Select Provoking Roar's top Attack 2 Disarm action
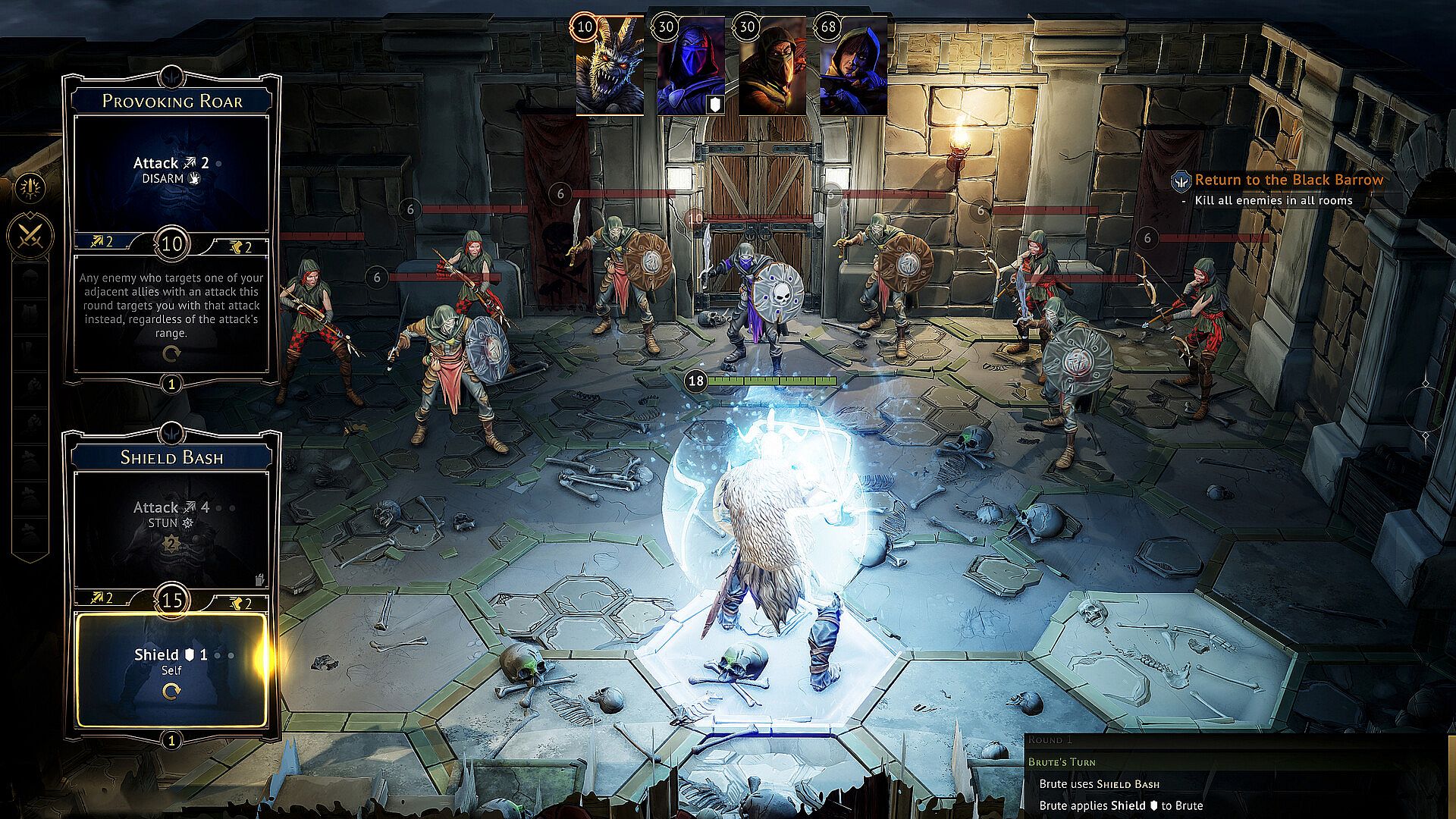This screenshot has width=1456, height=819. point(171,171)
